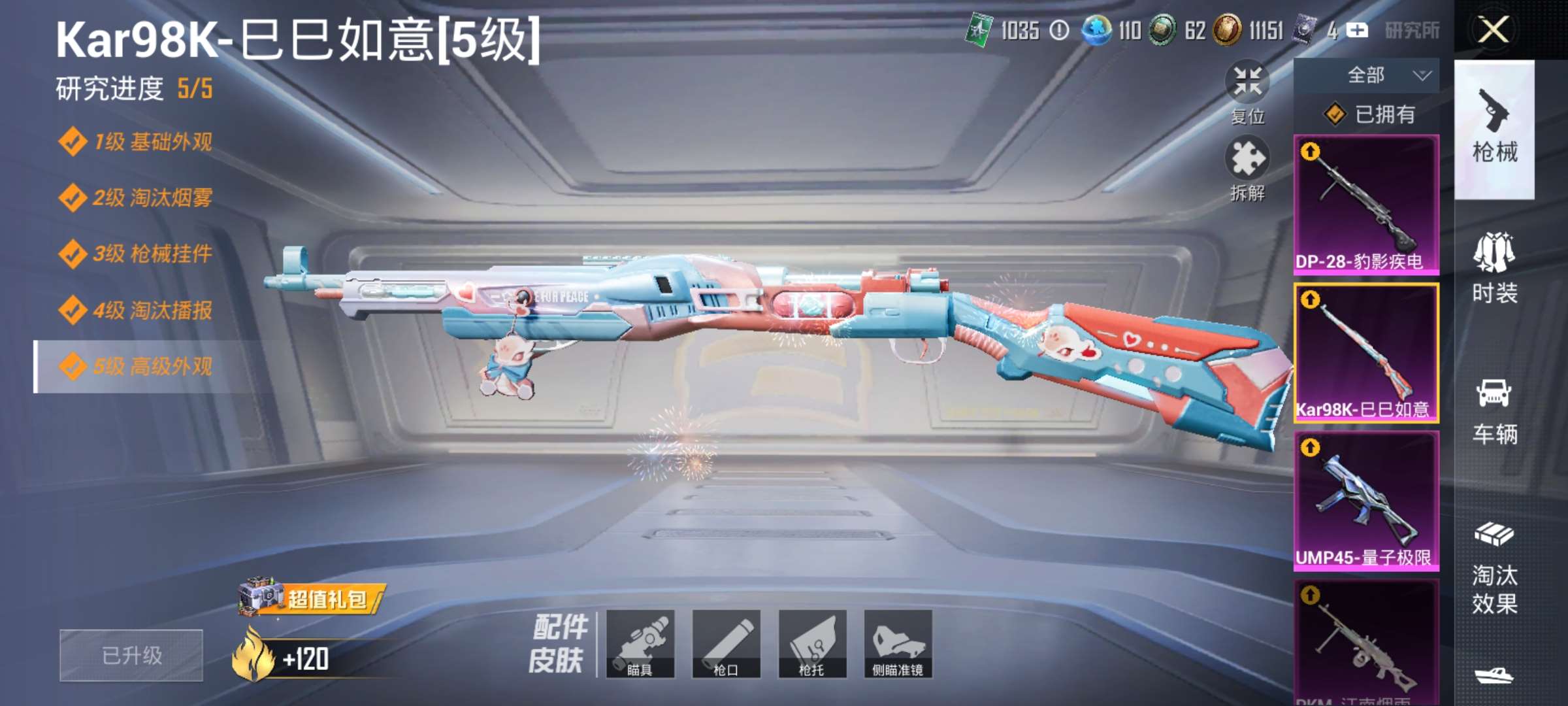Toggle the 已拥有 owned filter
The width and height of the screenshot is (1568, 706).
tap(1369, 114)
